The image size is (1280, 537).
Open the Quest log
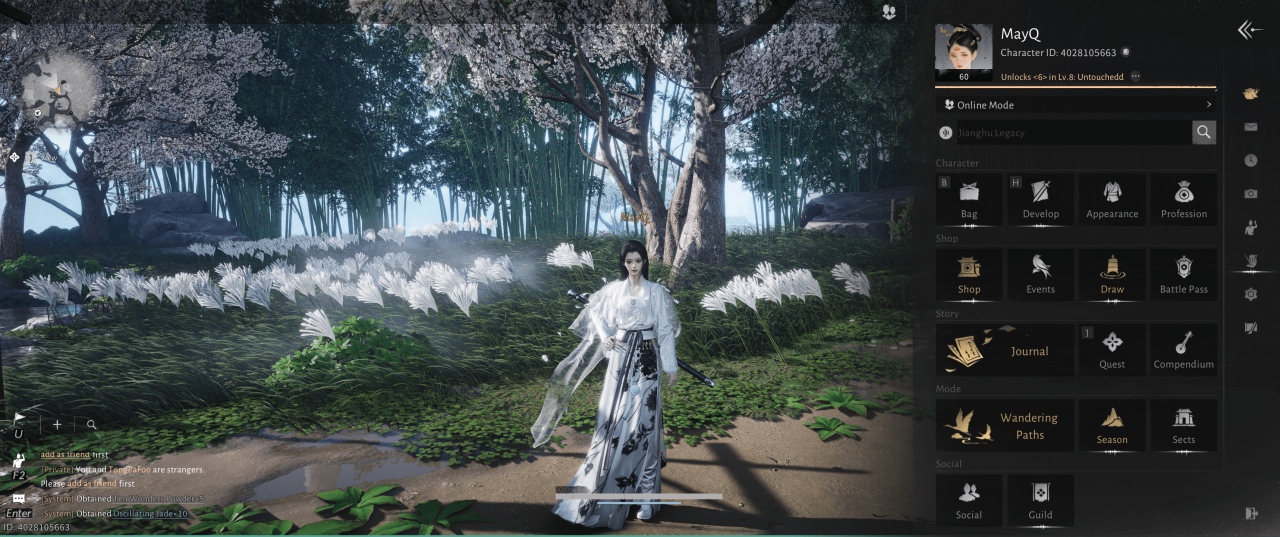(1112, 350)
